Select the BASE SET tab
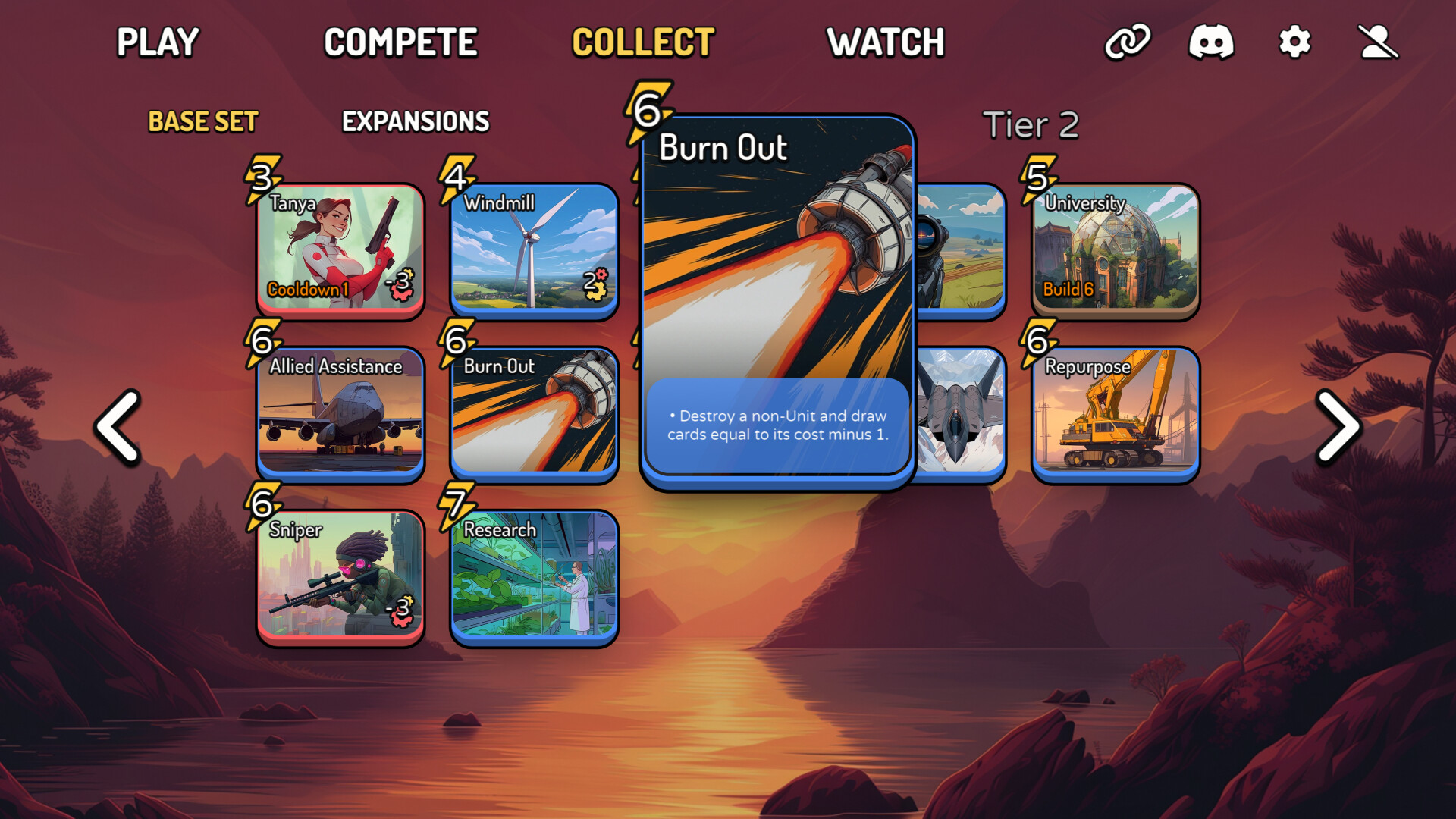1456x819 pixels. tap(202, 121)
